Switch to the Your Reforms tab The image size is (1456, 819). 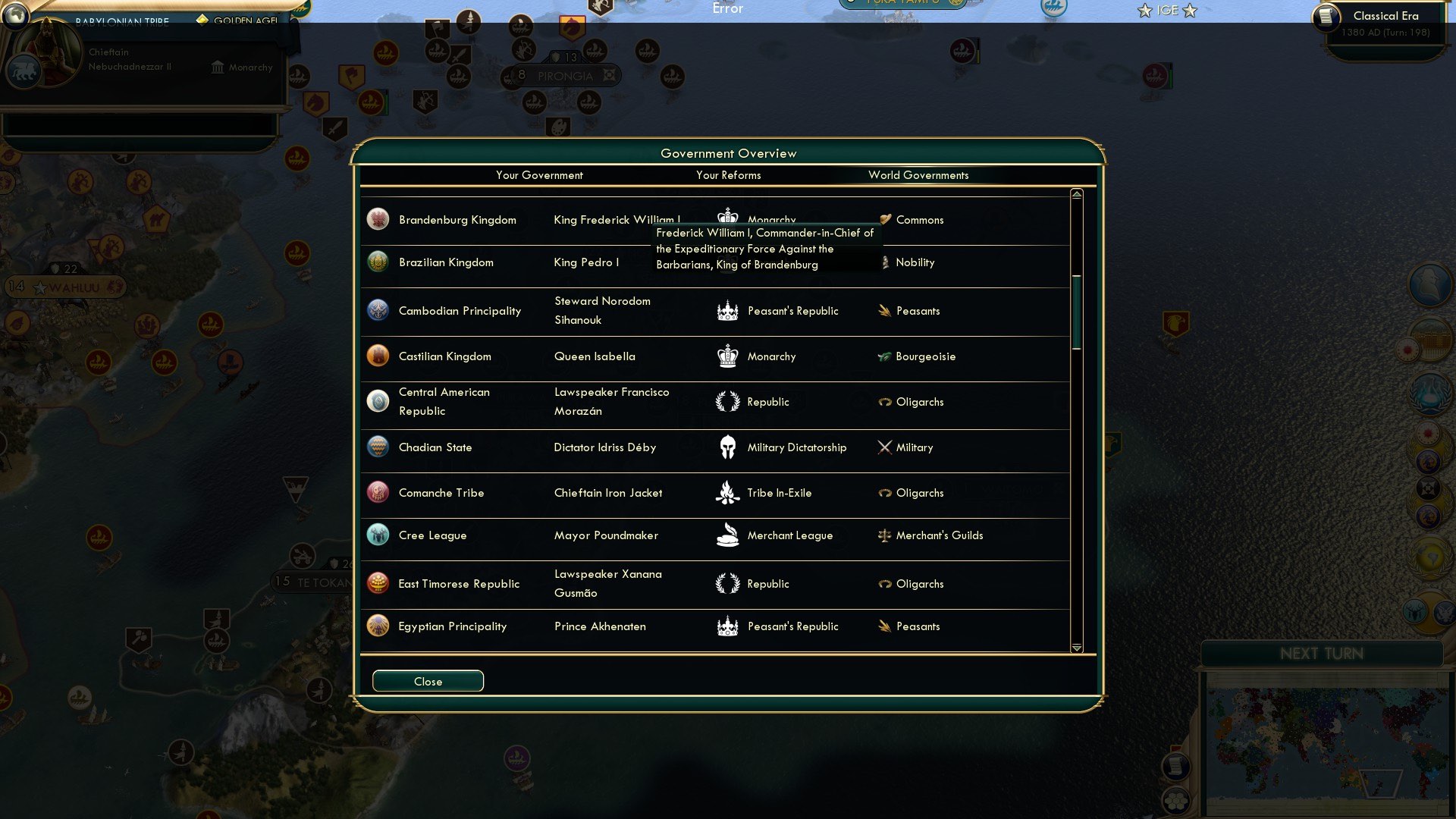click(728, 175)
